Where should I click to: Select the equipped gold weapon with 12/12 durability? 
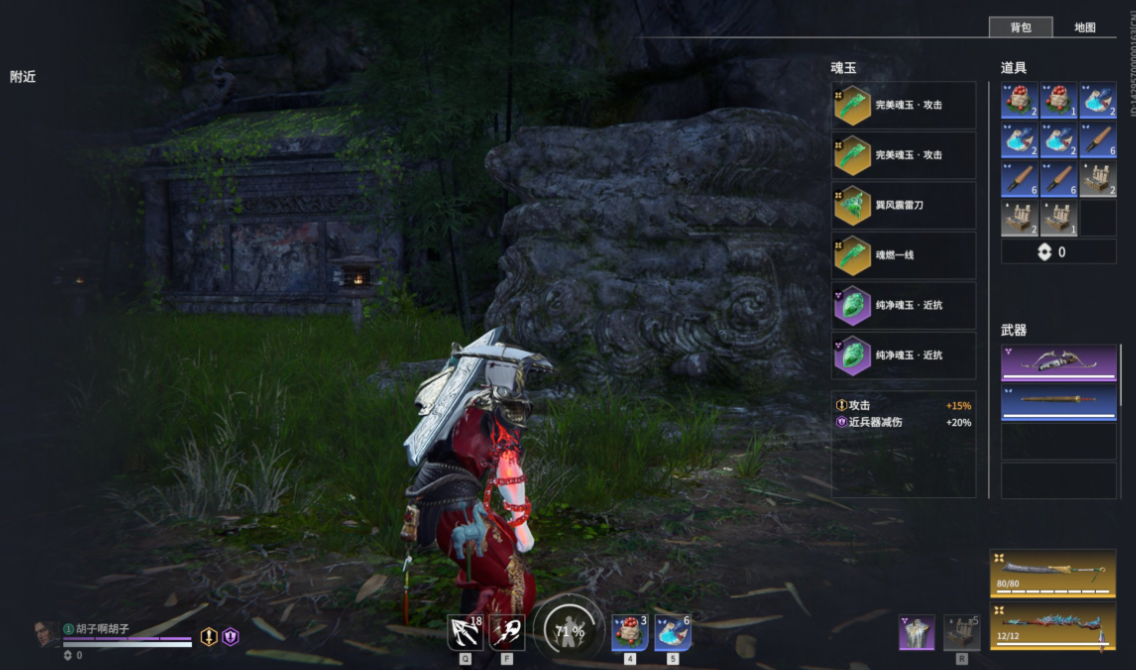[1053, 625]
